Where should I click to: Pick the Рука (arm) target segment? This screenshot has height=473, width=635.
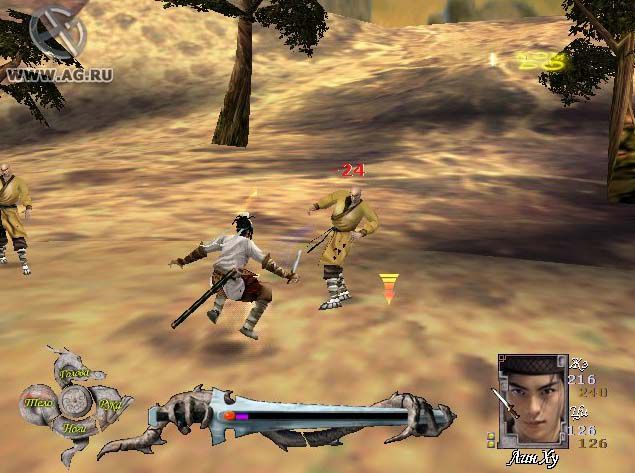point(110,405)
